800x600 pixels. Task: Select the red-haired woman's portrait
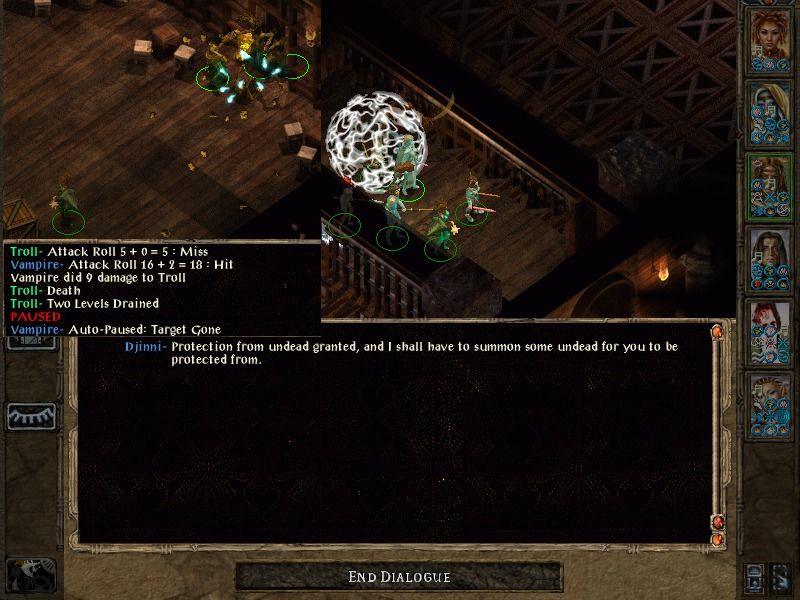(x=766, y=37)
